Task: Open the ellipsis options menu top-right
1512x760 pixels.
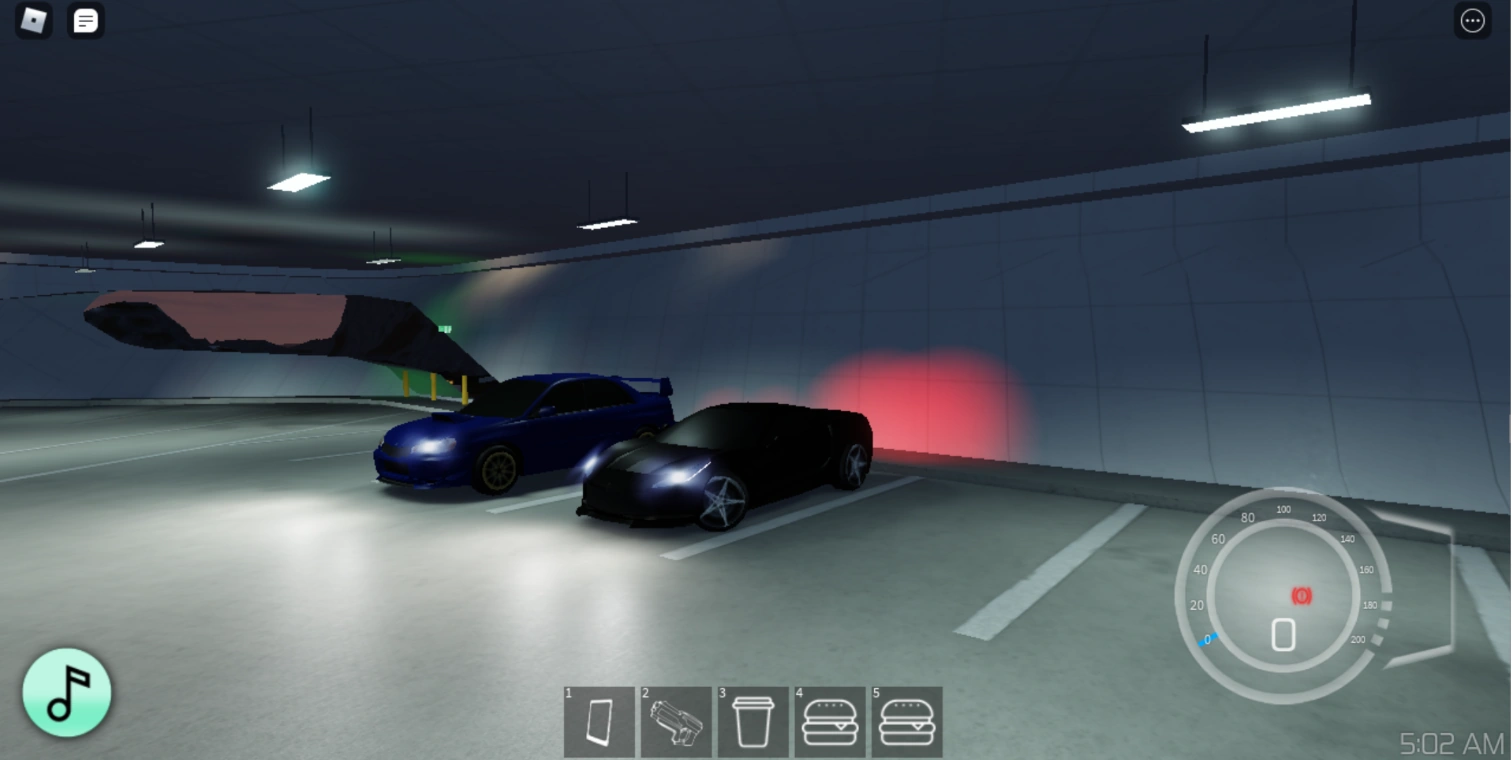Action: coord(1472,20)
